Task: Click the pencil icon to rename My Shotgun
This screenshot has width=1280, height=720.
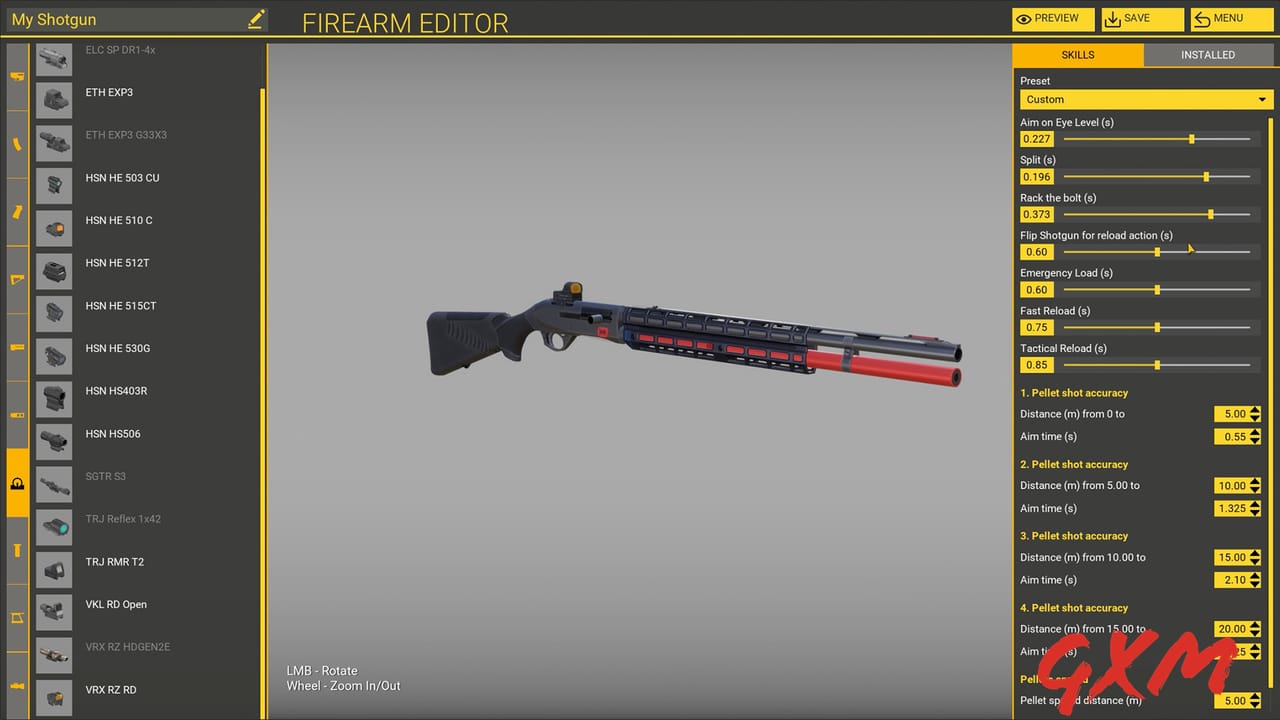Action: 256,18
